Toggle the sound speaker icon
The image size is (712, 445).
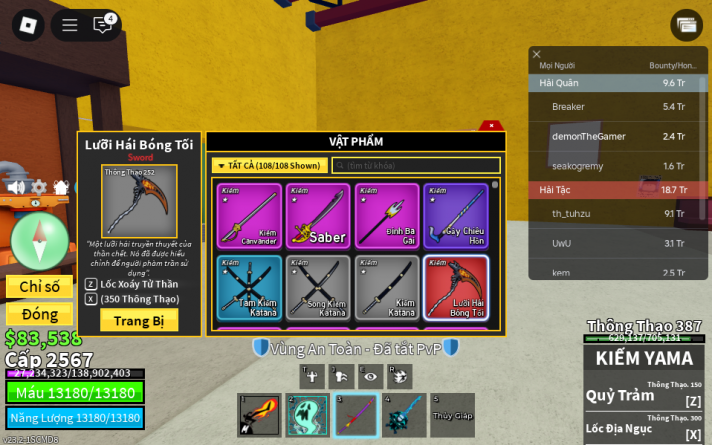(x=16, y=187)
